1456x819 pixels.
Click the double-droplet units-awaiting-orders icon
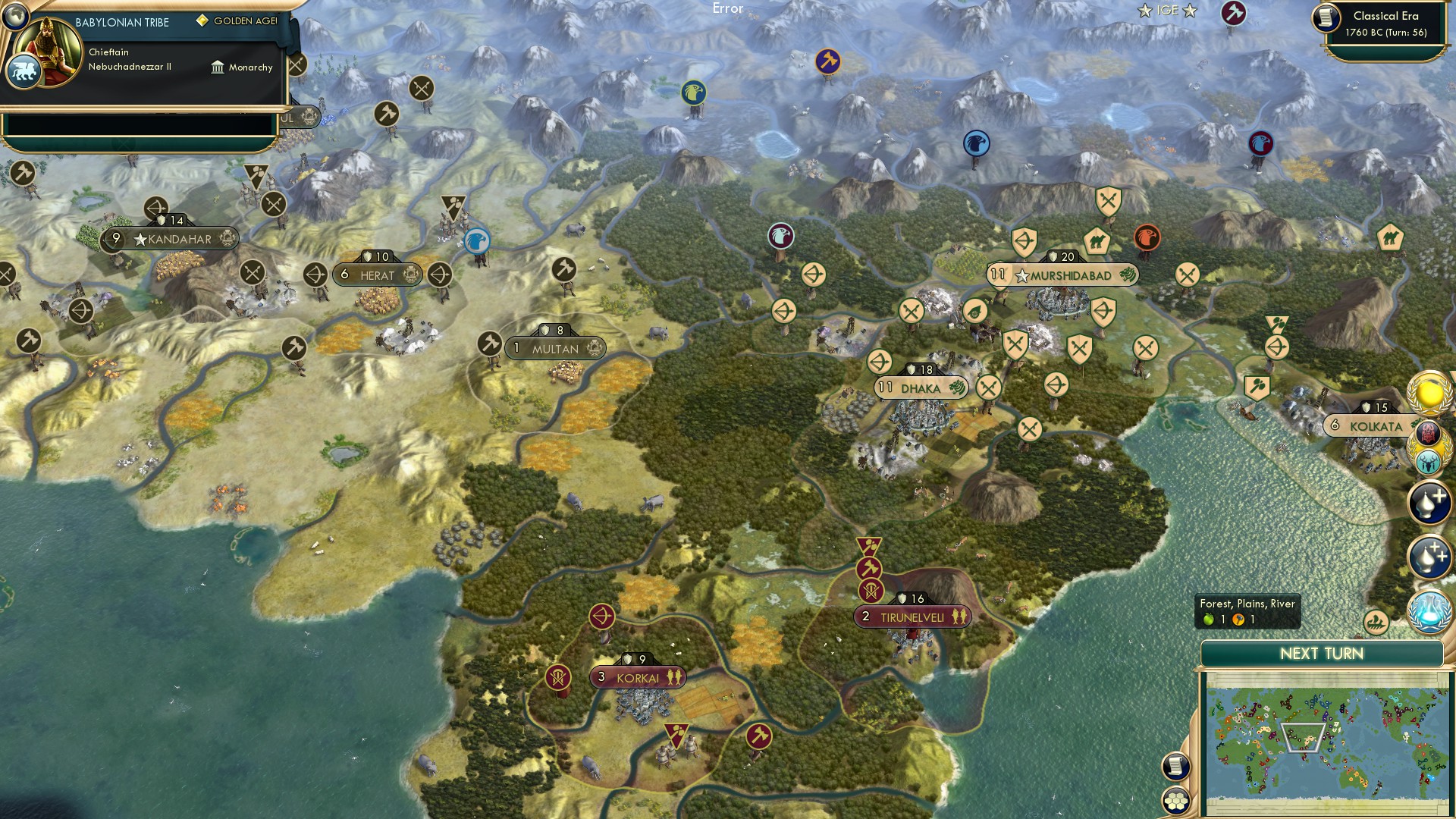point(1430,556)
